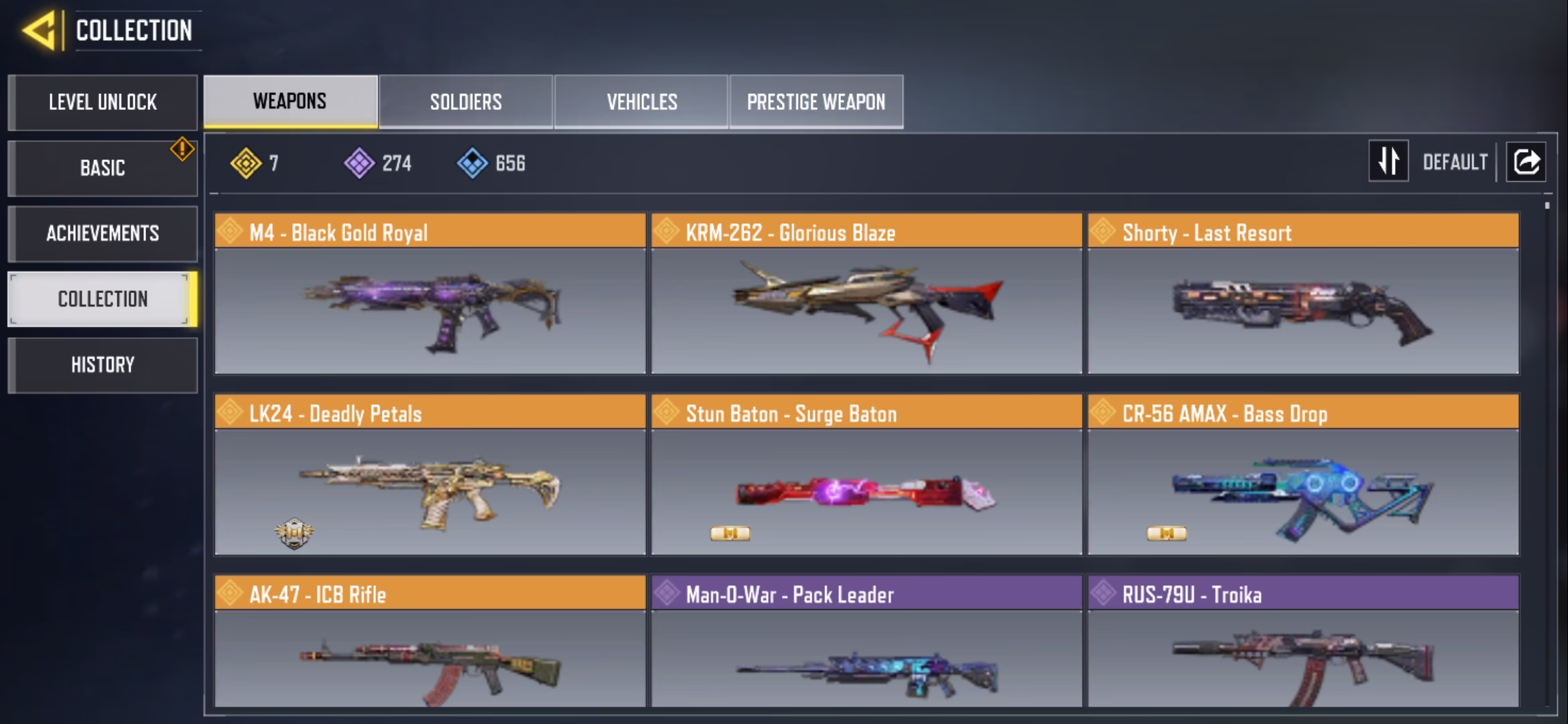Switch to the Soldiers tab

coord(466,102)
